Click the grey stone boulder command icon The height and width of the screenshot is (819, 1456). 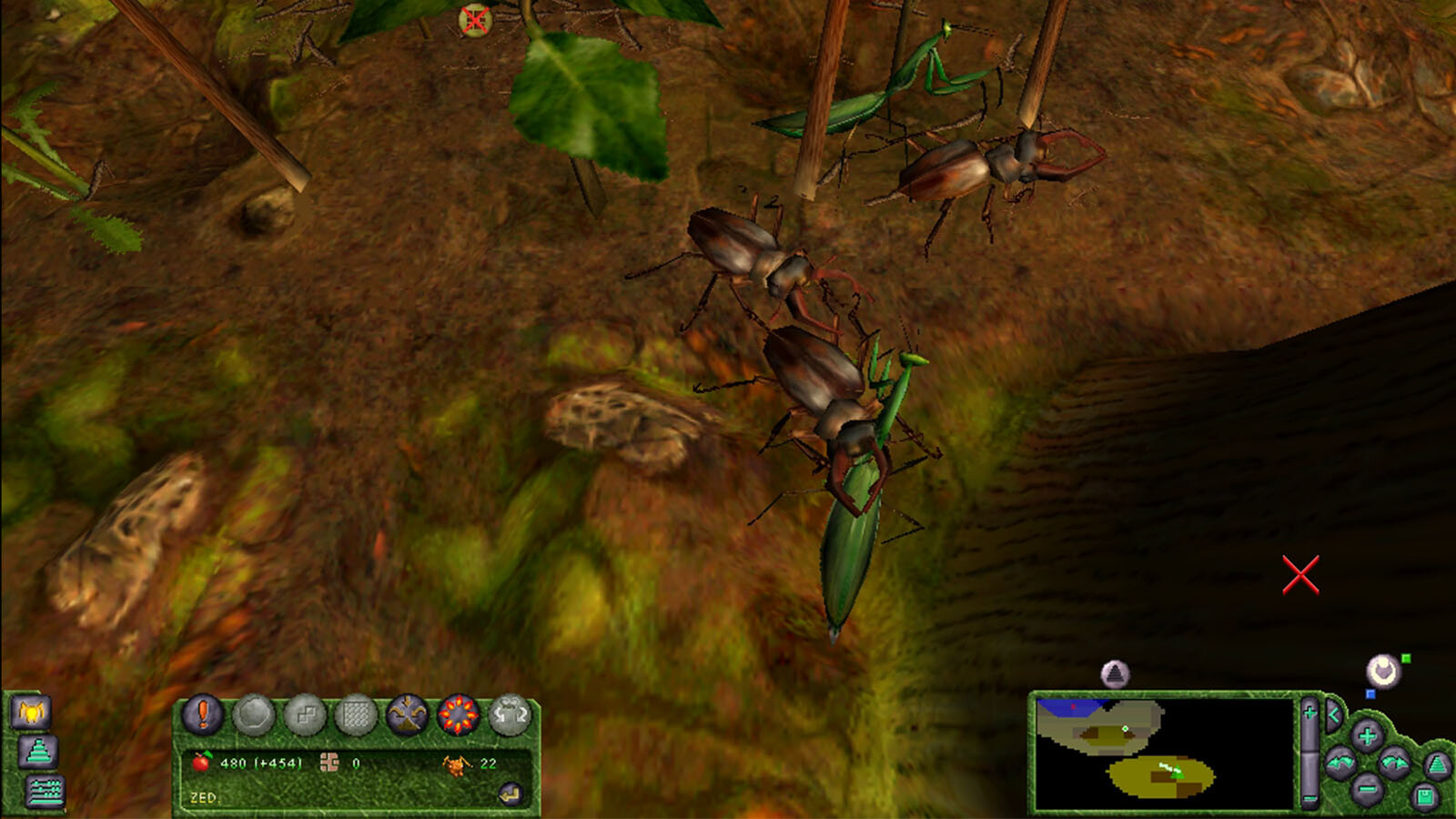coord(254,715)
